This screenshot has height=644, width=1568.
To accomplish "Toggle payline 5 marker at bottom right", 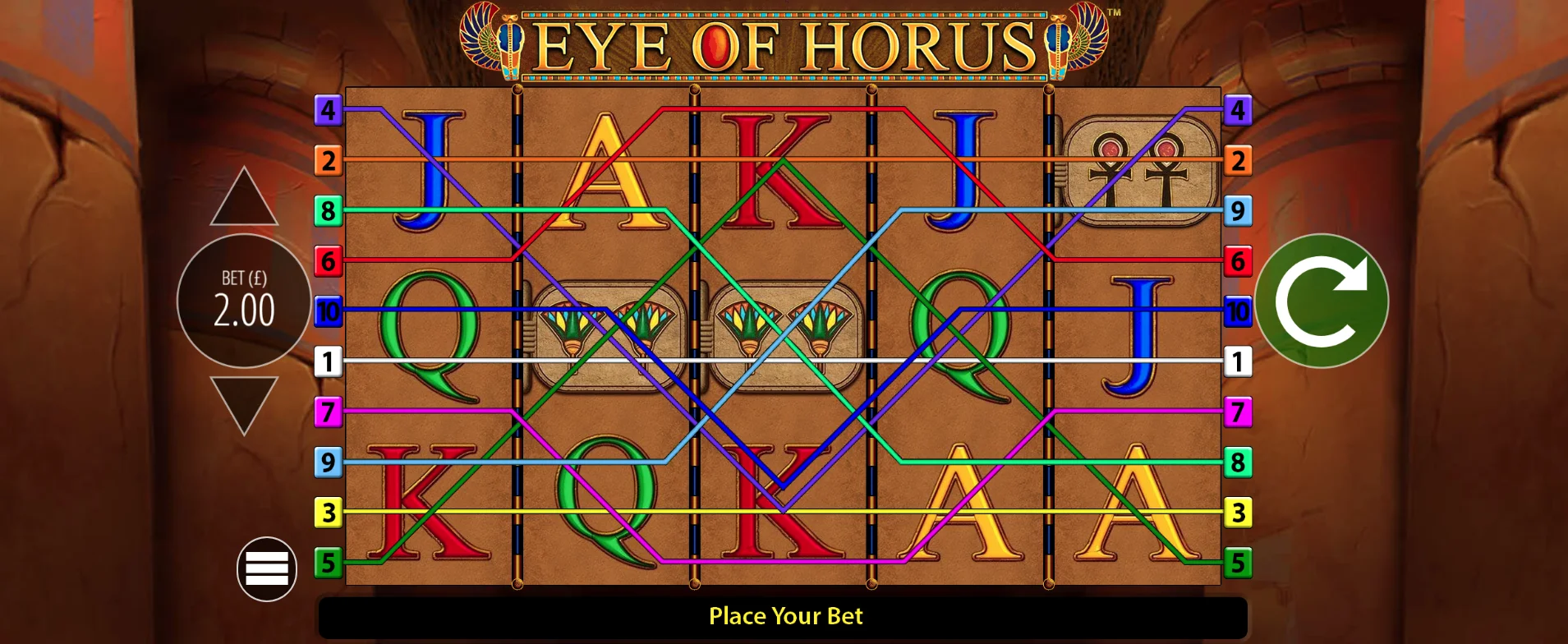I will 1239,563.
